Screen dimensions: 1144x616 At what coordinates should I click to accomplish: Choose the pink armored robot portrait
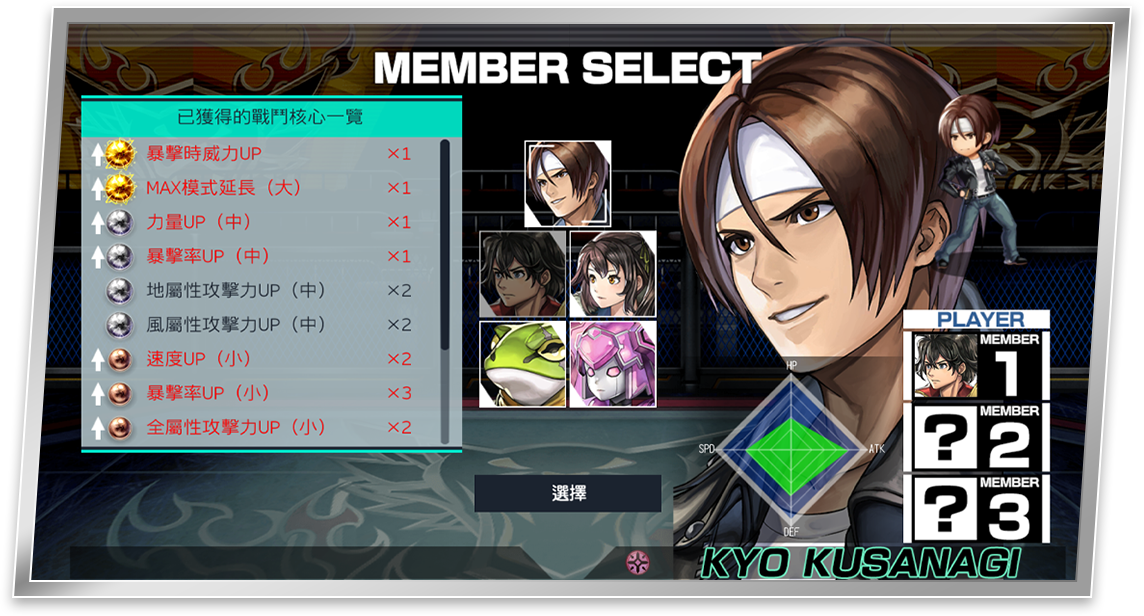(612, 364)
